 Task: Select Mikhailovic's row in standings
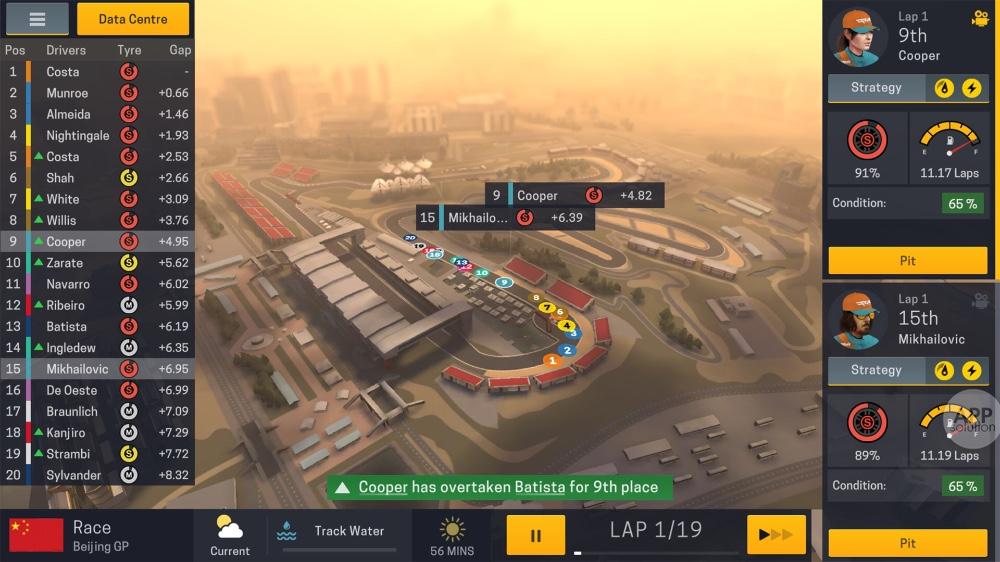point(97,369)
